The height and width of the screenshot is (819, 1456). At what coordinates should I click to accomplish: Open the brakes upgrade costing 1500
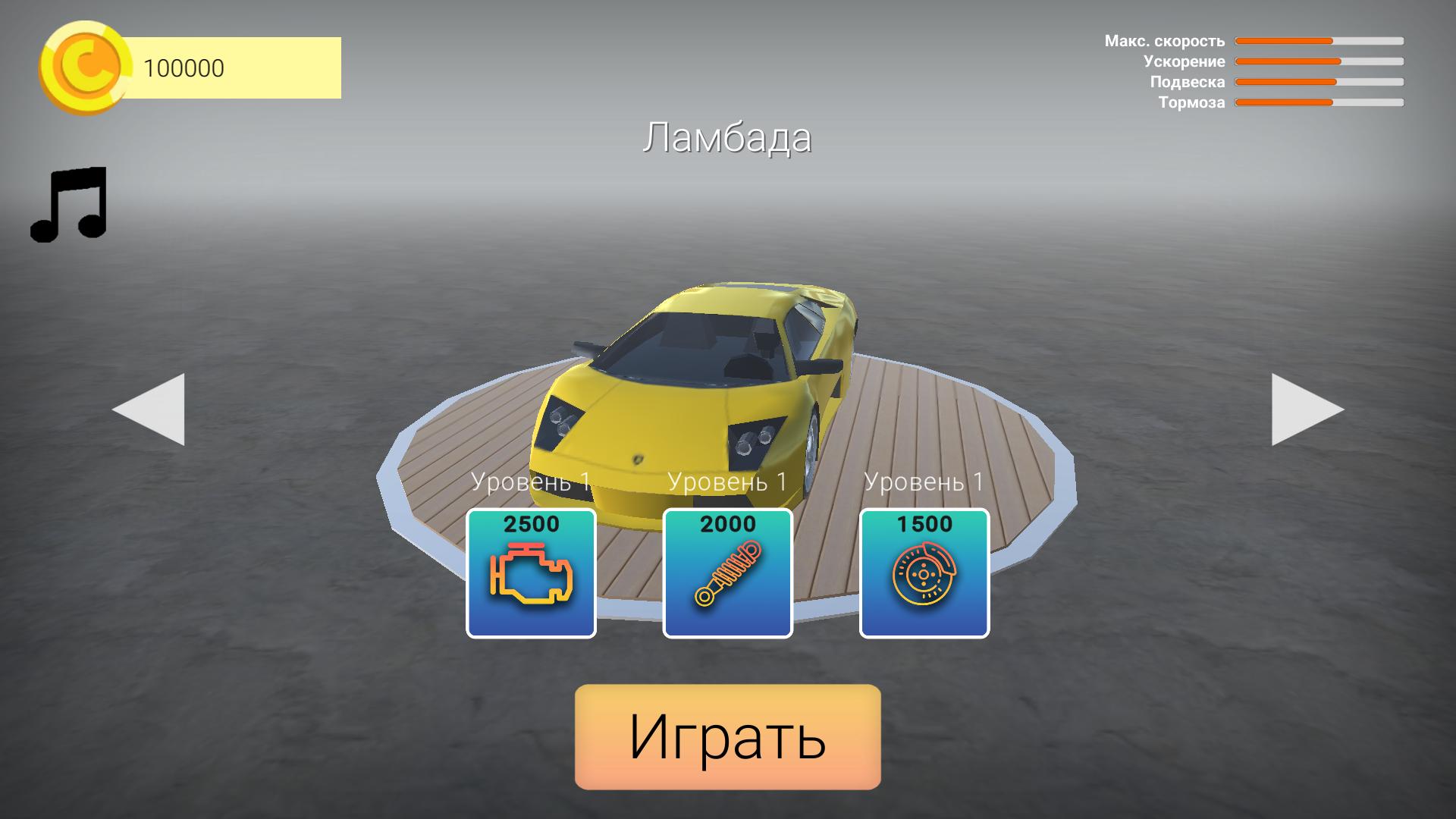[x=924, y=573]
